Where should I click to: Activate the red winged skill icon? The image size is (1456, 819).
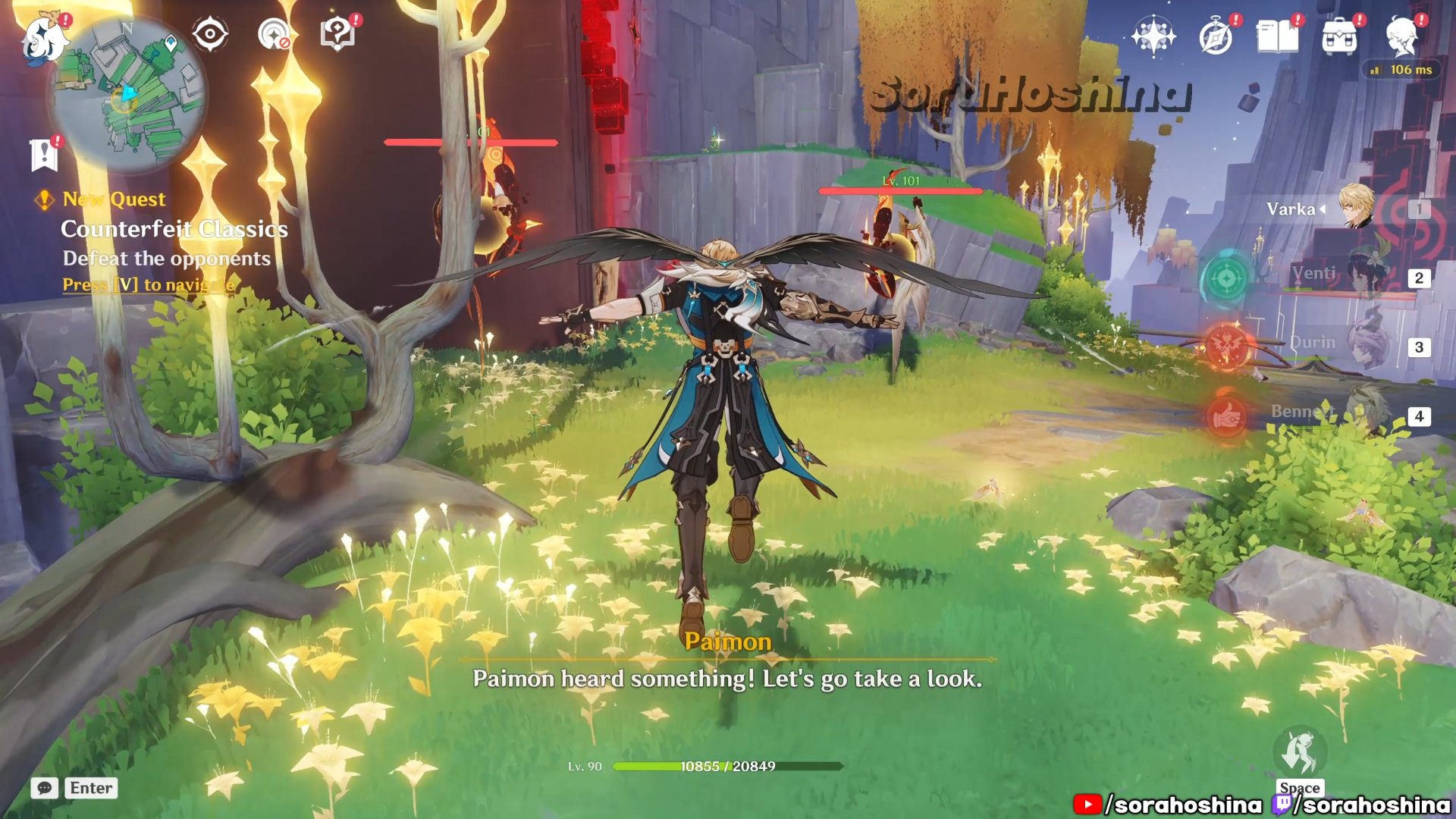[x=1226, y=347]
